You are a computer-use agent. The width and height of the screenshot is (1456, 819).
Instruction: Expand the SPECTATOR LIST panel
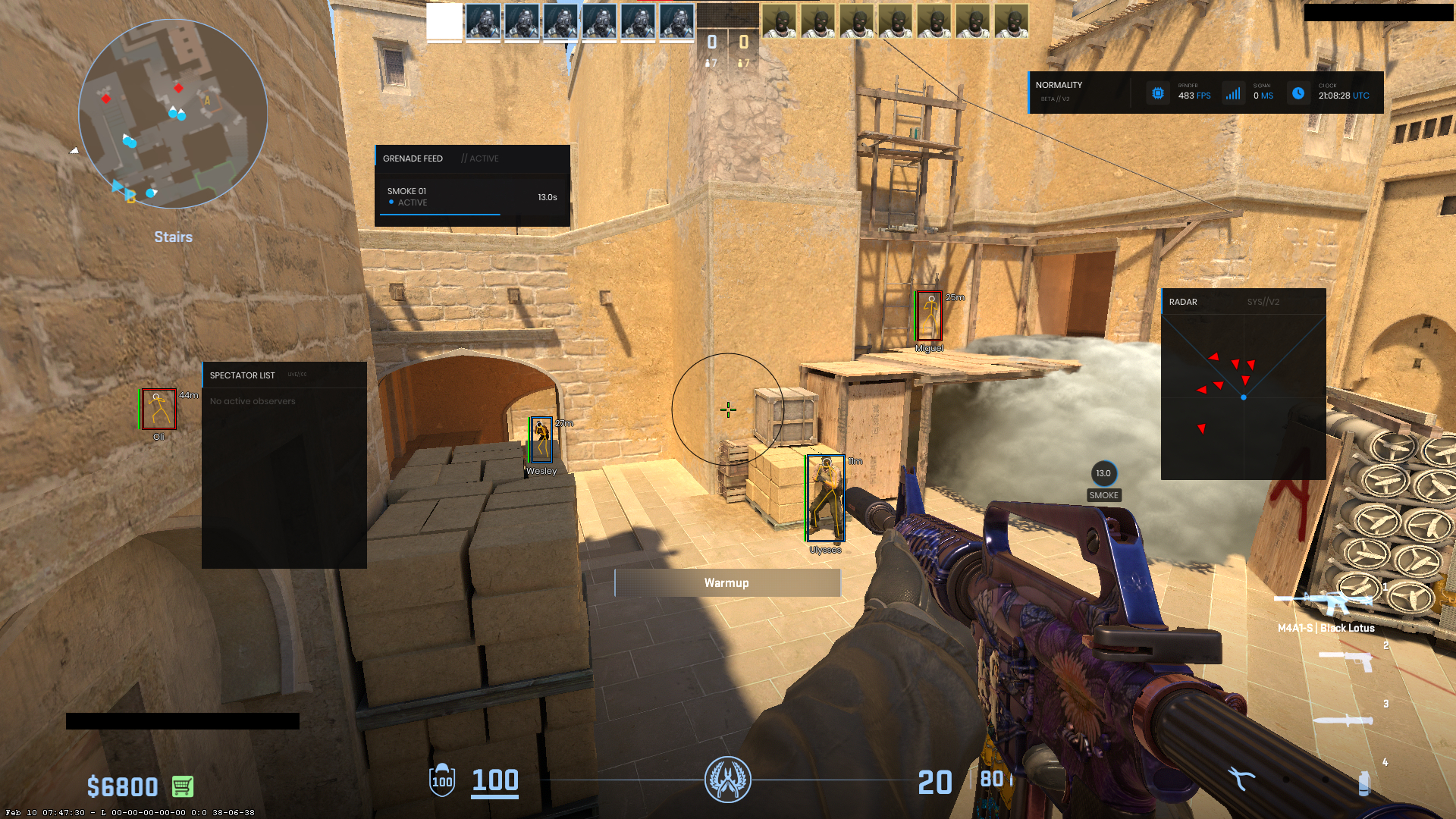[x=243, y=375]
